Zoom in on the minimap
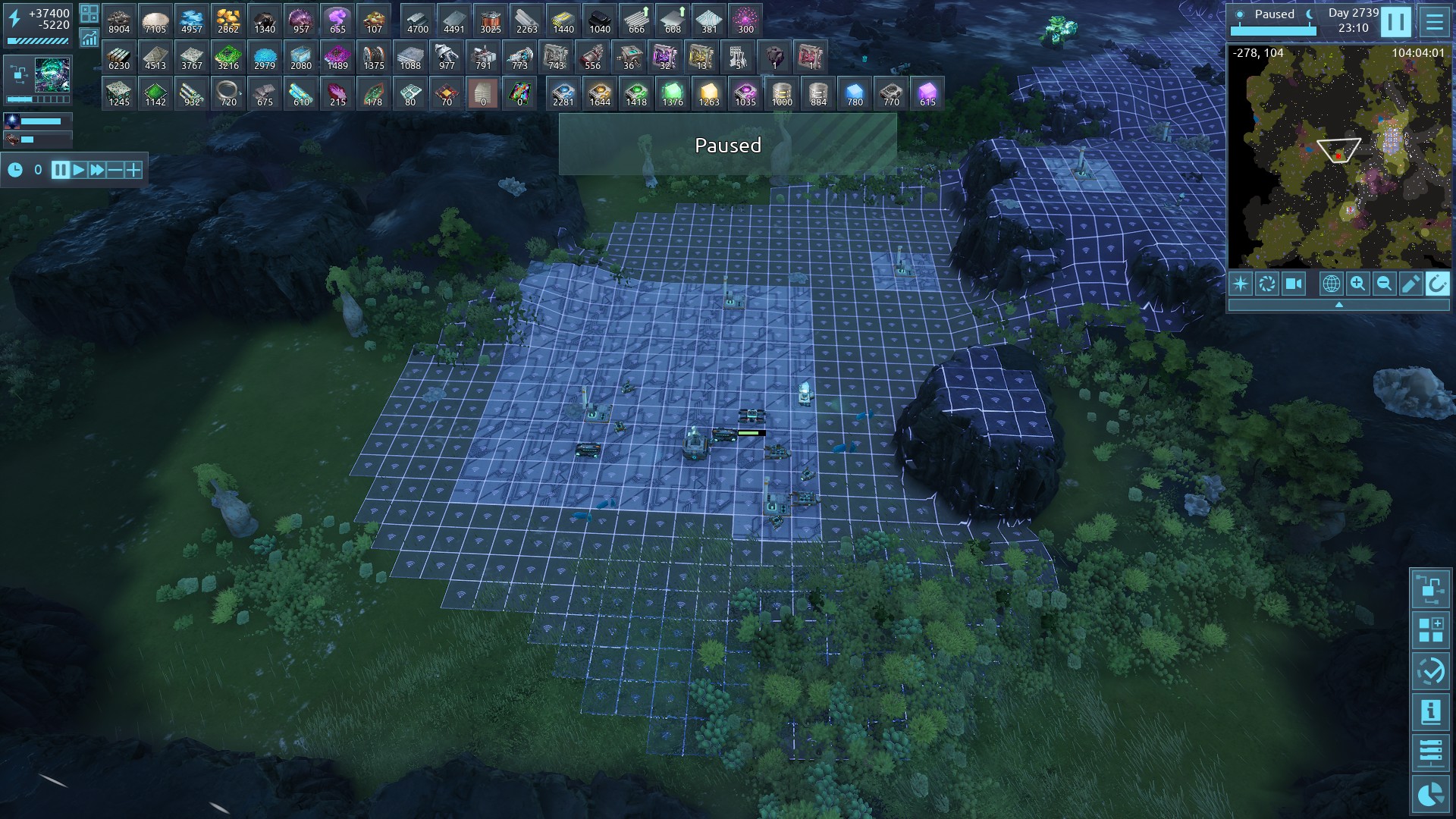The height and width of the screenshot is (819, 1456). click(1357, 284)
